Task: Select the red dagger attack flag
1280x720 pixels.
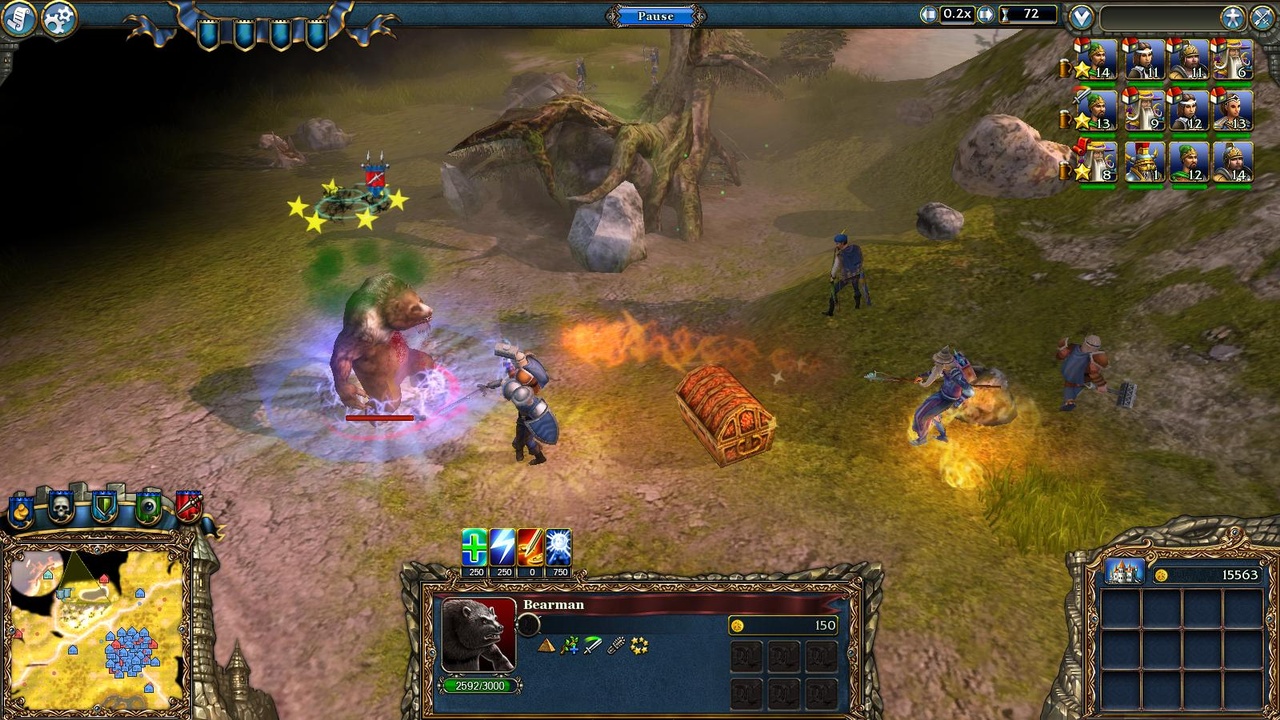Action: pyautogui.click(x=191, y=507)
